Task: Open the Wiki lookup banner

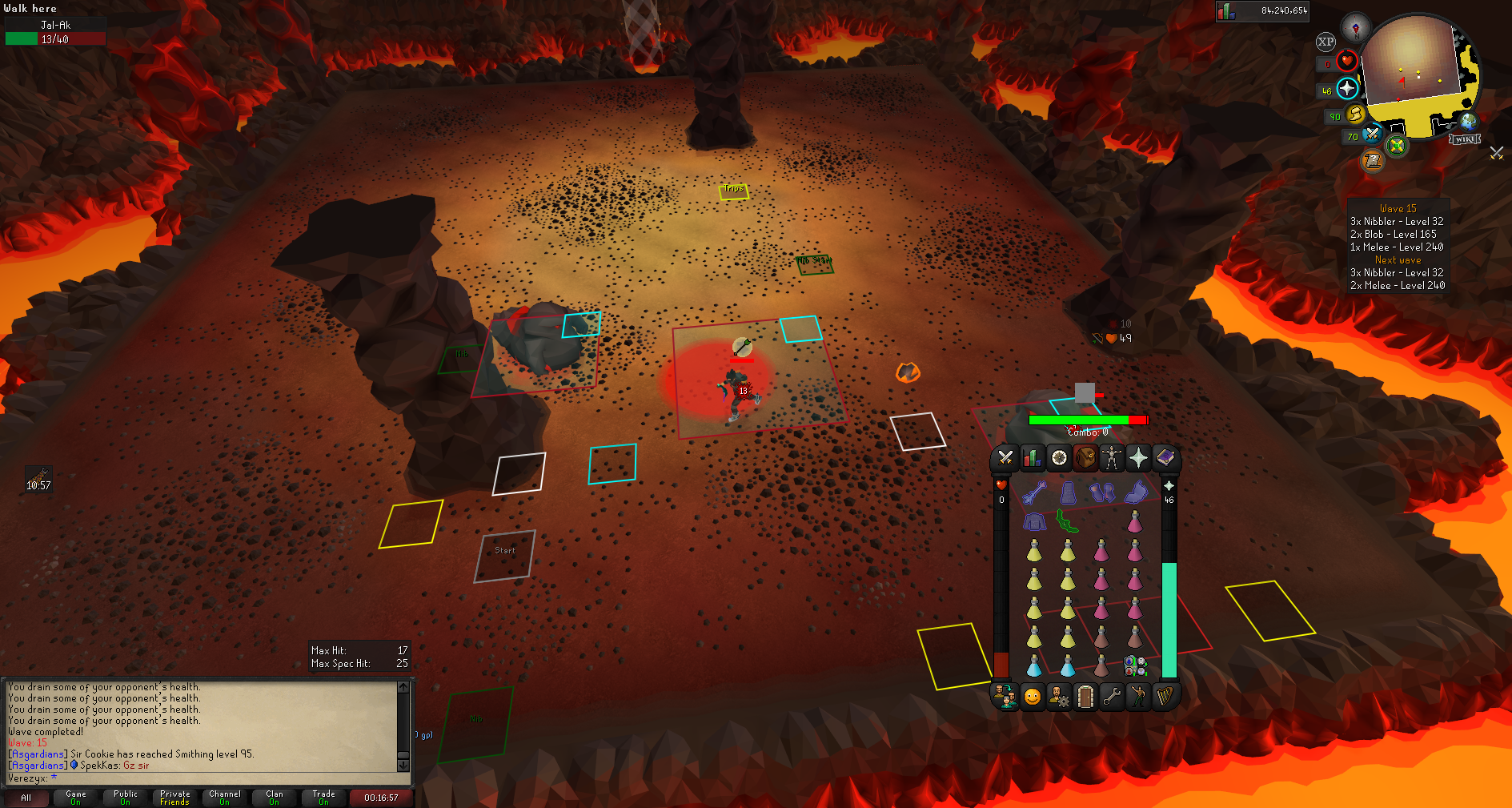Action: click(x=1465, y=139)
